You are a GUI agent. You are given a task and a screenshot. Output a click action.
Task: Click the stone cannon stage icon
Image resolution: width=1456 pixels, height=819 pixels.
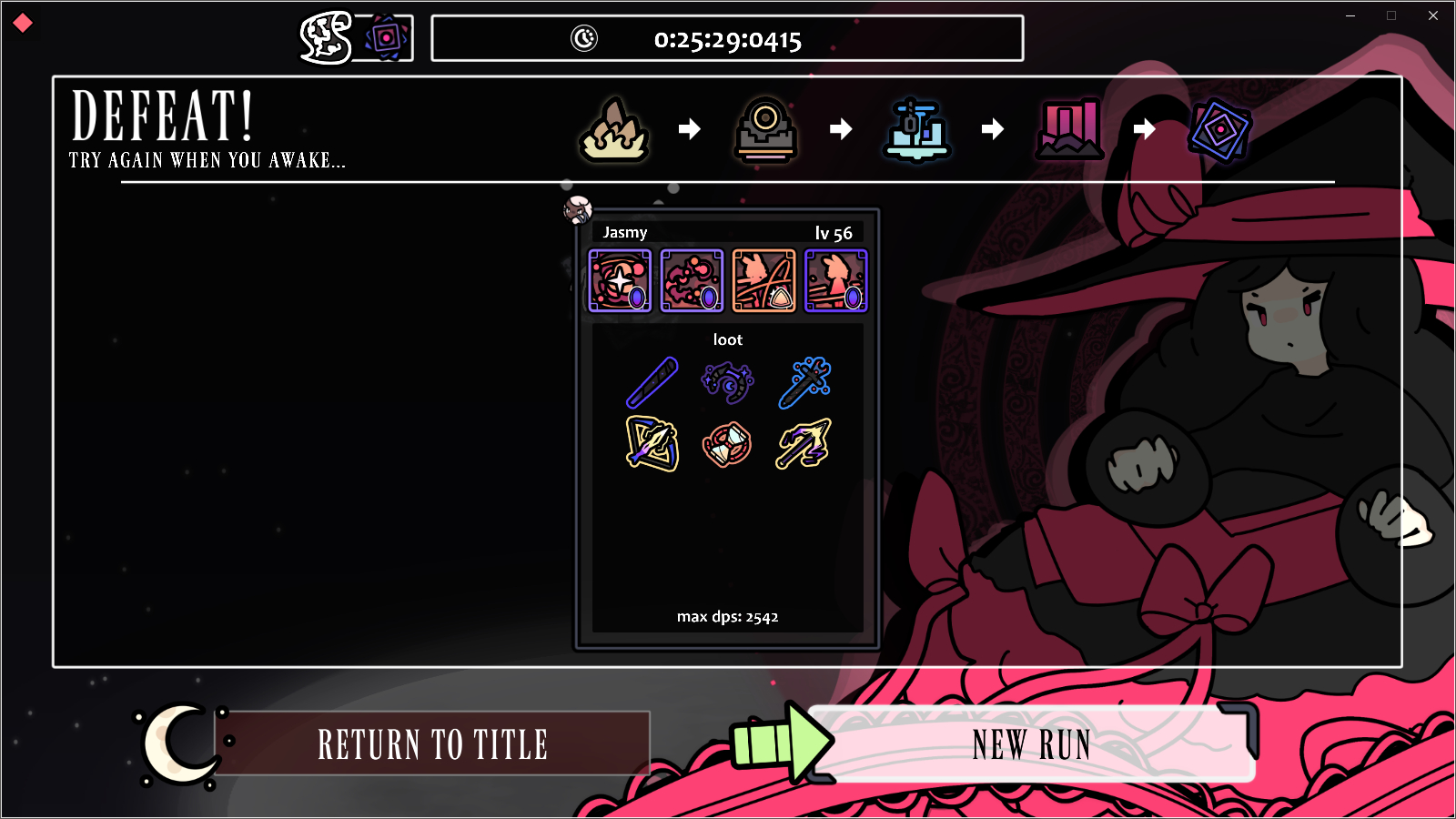(x=765, y=130)
